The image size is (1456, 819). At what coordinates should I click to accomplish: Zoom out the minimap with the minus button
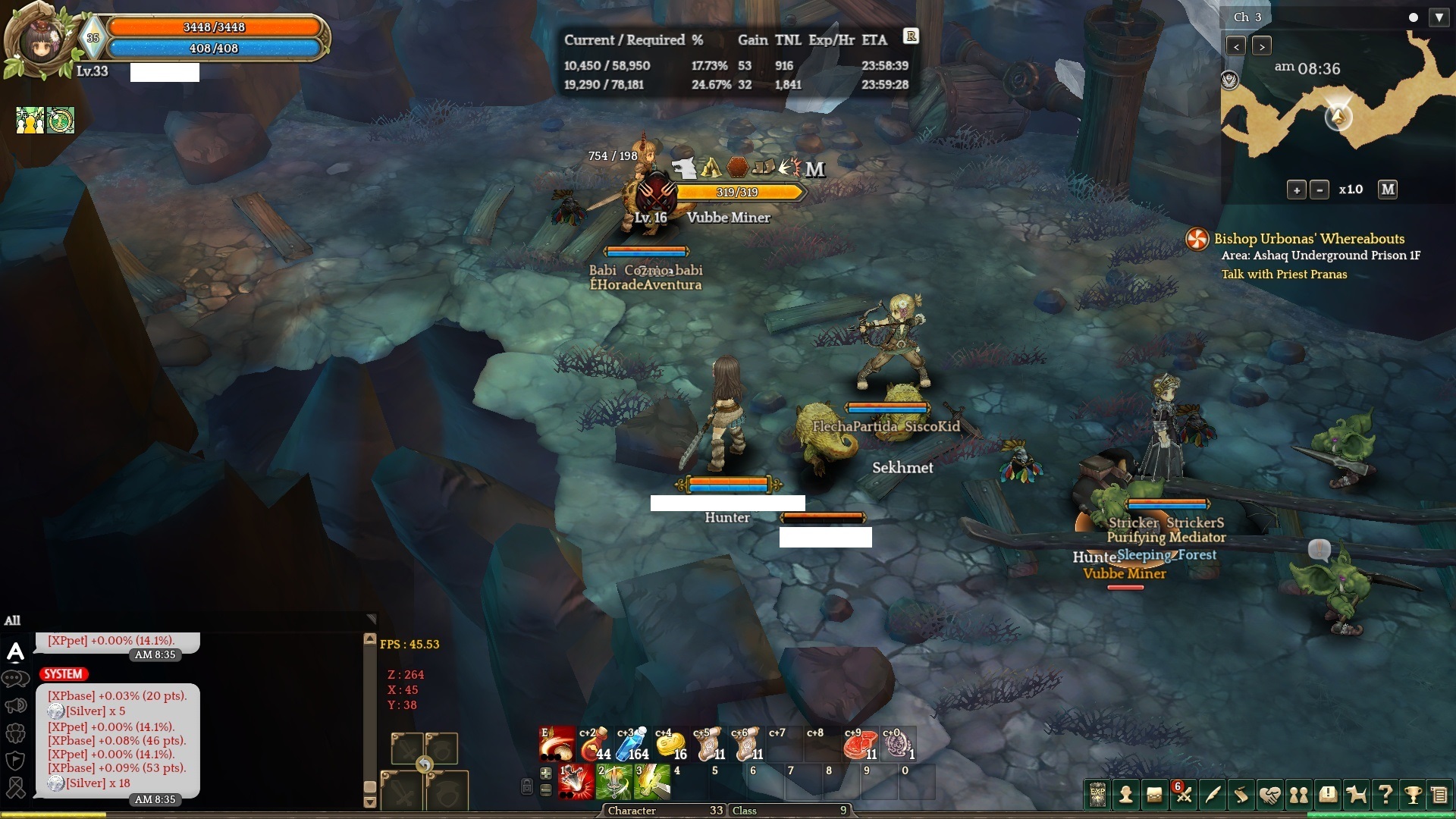[x=1319, y=190]
